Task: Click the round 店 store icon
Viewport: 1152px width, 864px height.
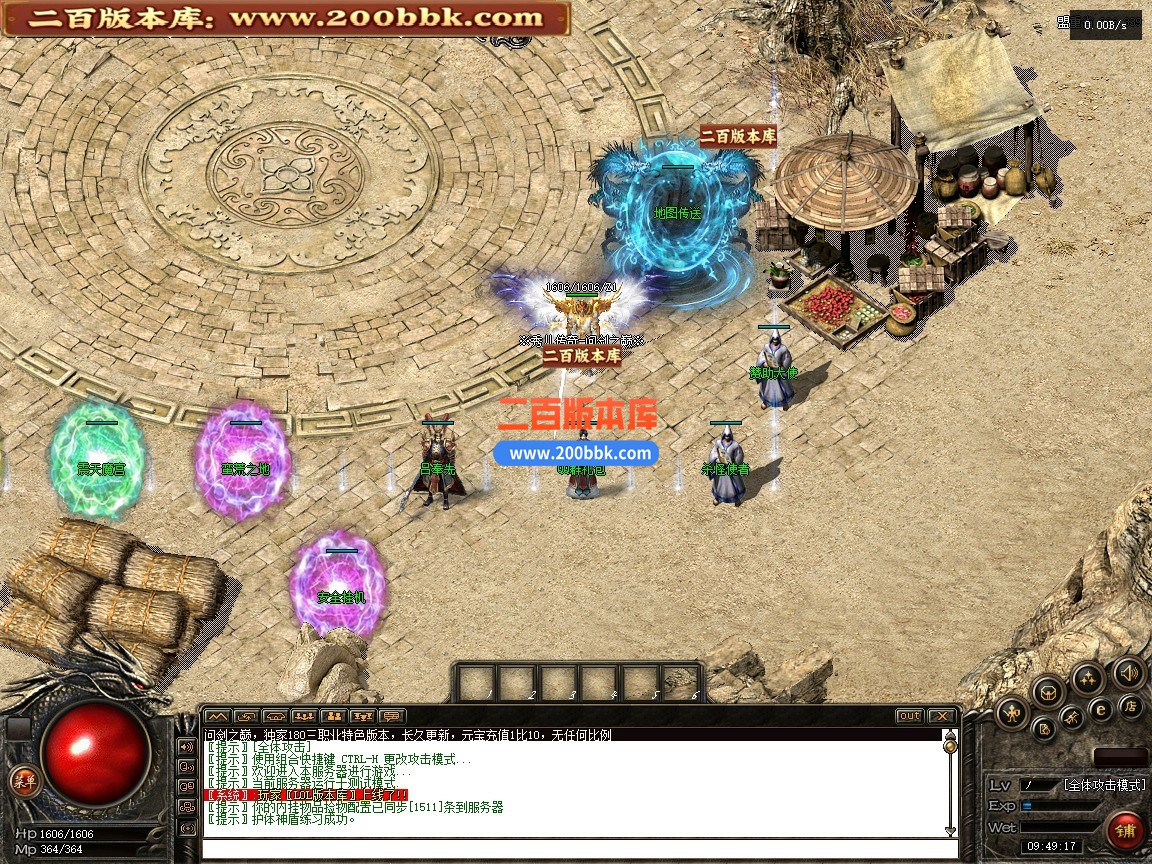Action: [x=1131, y=706]
